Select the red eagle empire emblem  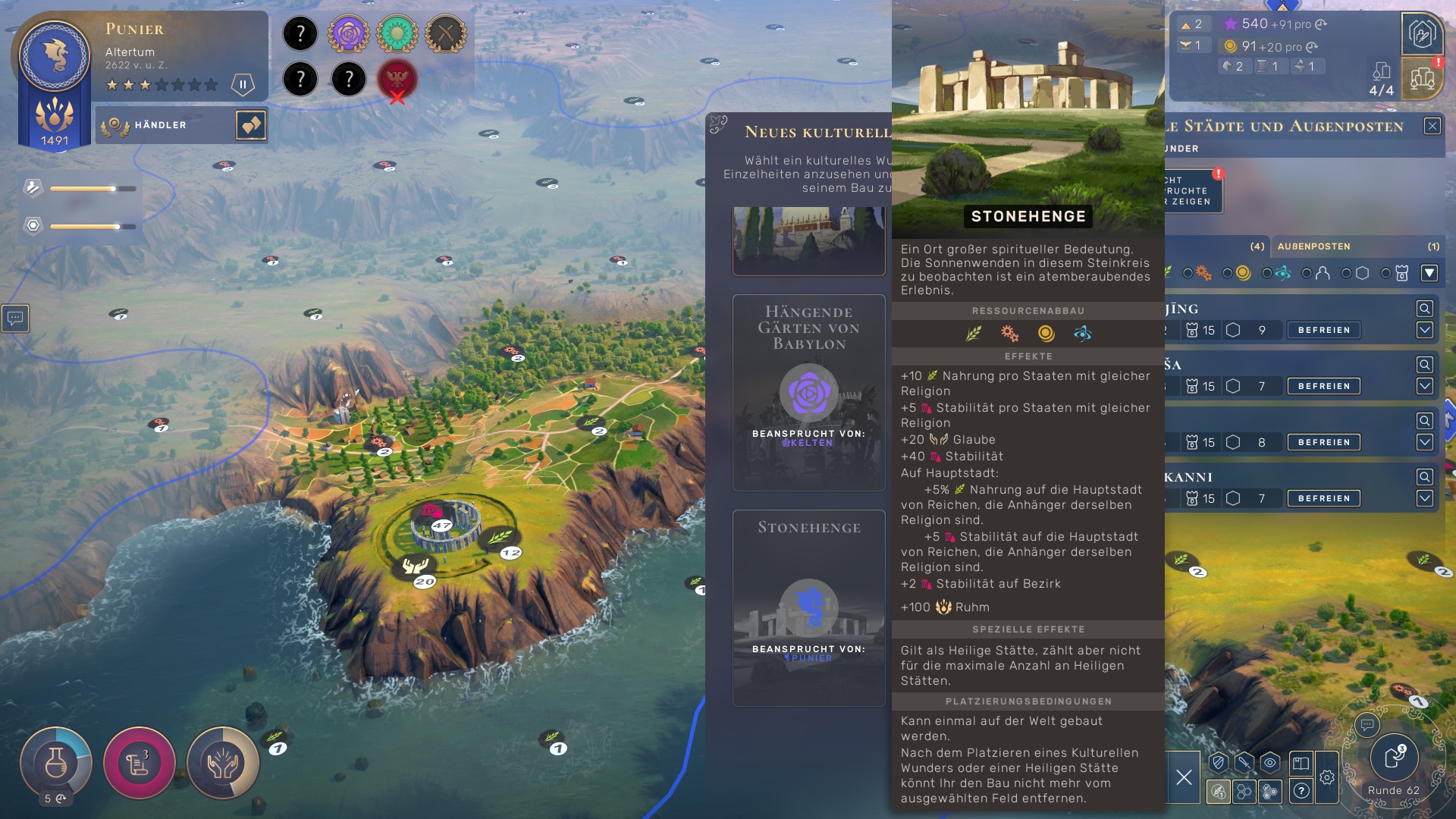point(397,78)
